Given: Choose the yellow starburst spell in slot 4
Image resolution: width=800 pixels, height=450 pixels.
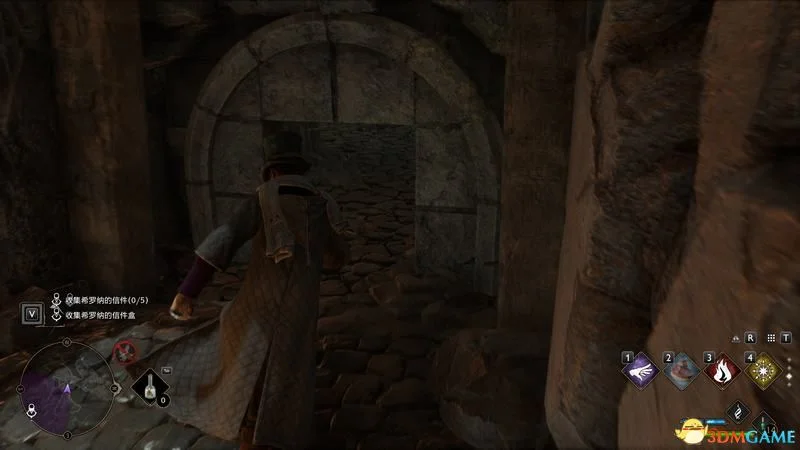Looking at the screenshot, I should [763, 370].
